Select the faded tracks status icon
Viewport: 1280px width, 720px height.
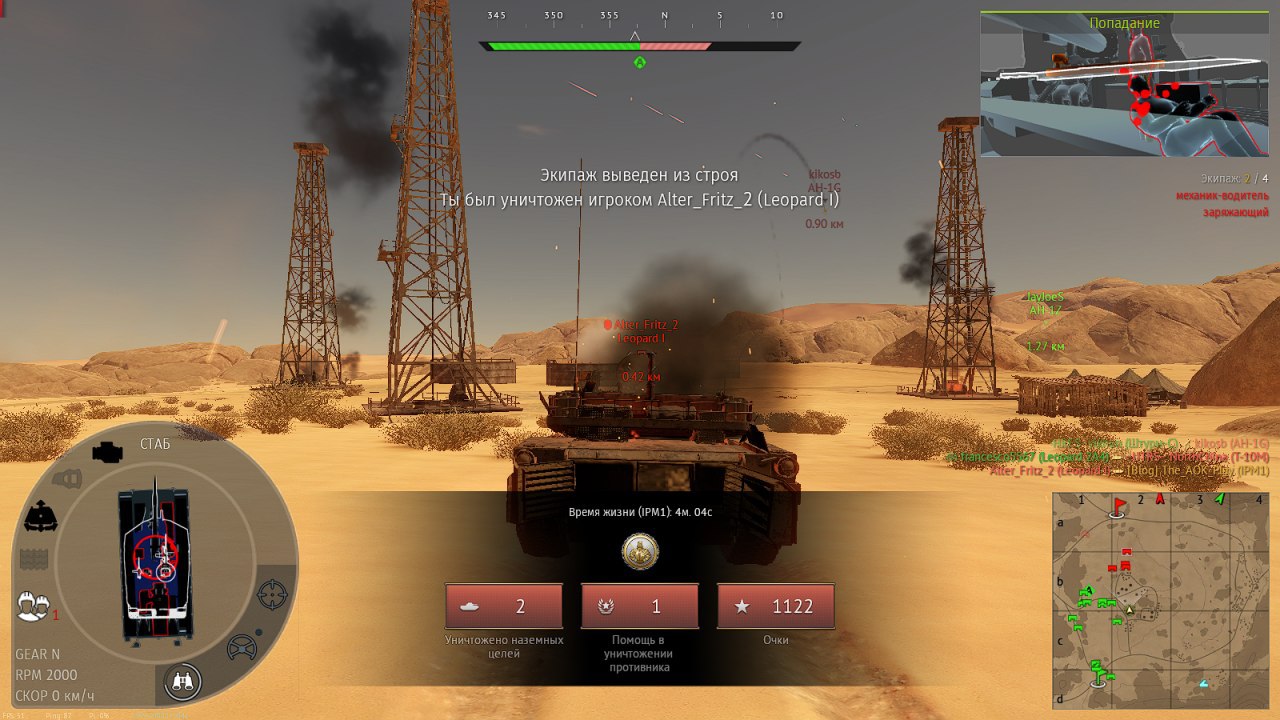pos(34,558)
